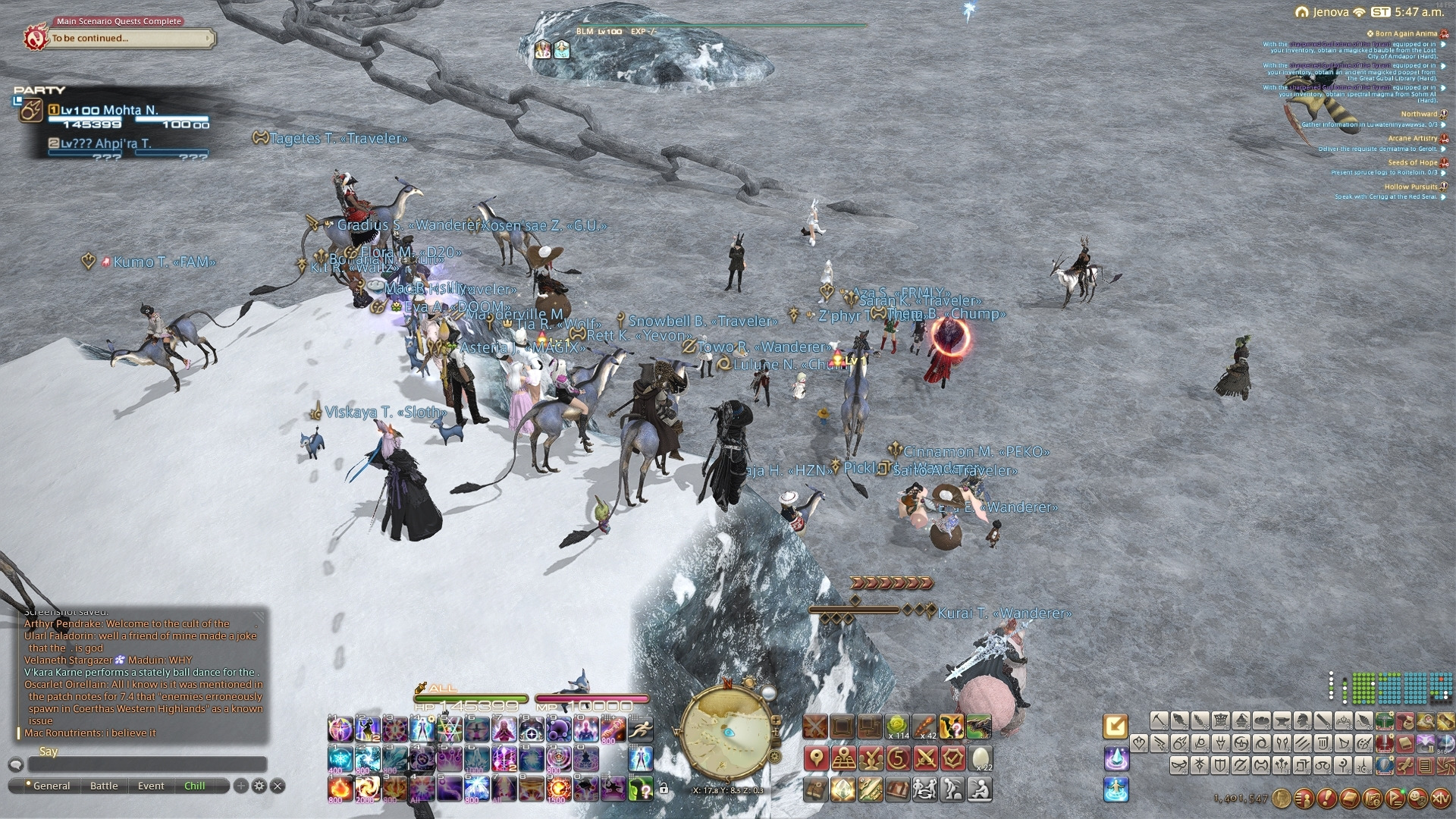Zoom in the minimap with plus button
1456x819 pixels.
click(776, 720)
